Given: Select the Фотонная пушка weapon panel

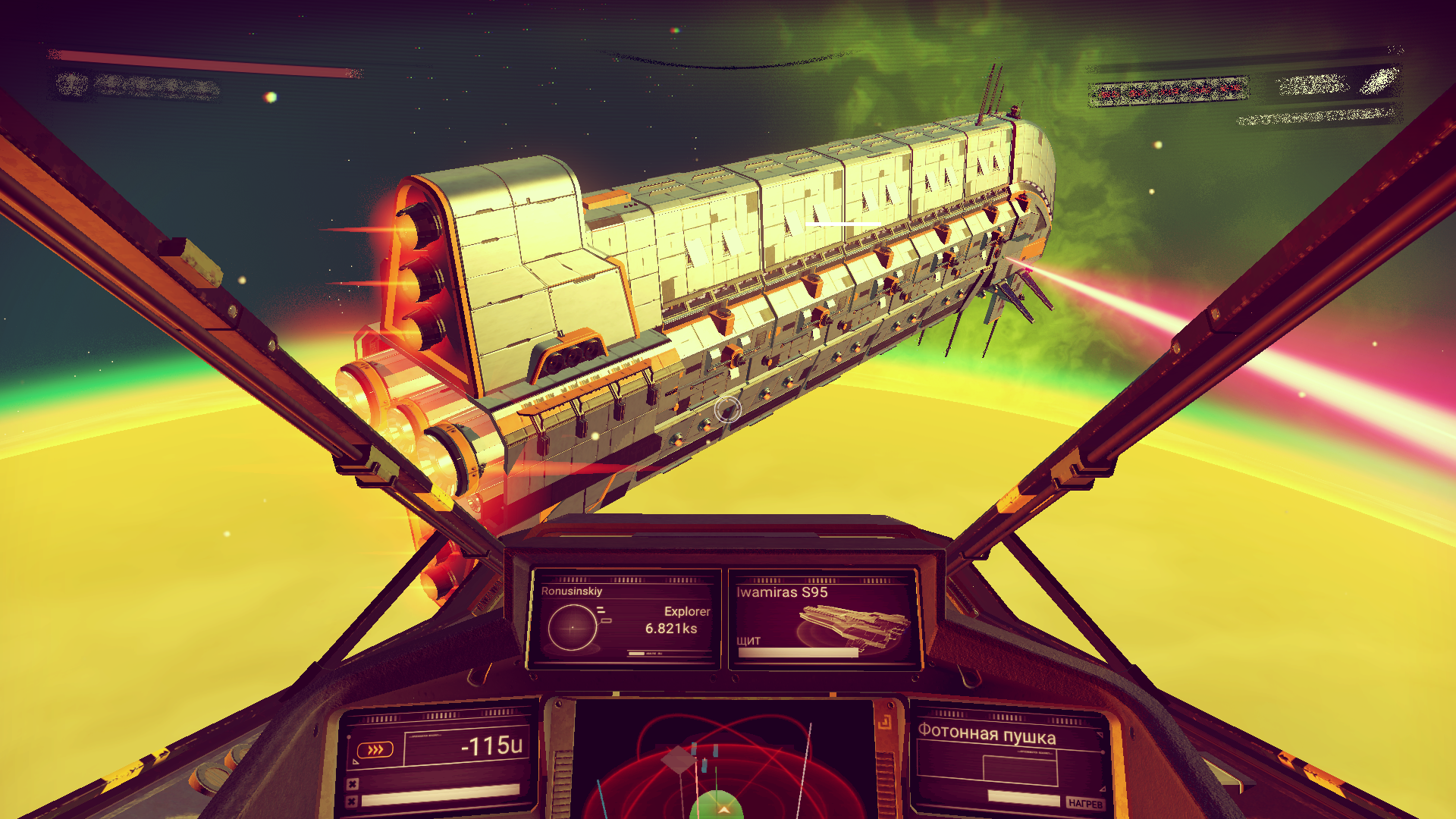Looking at the screenshot, I should [x=1009, y=760].
